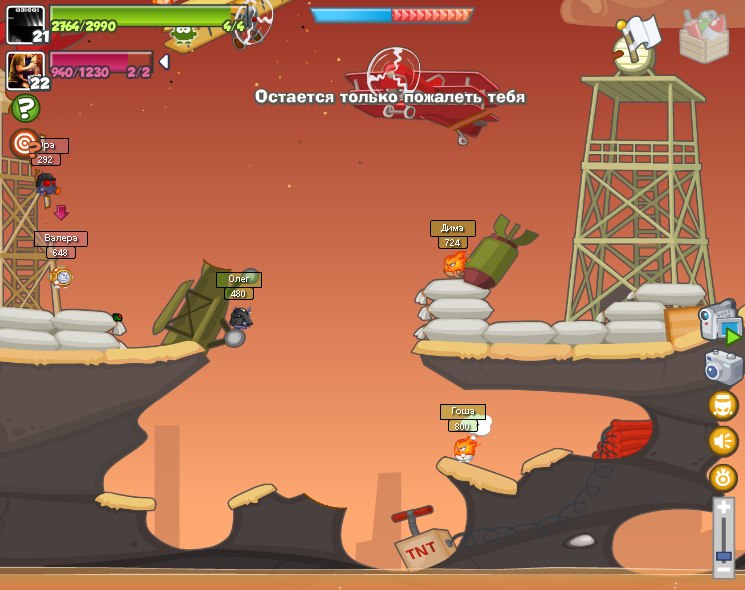The image size is (745, 590).
Task: Zoom out with the minus button
Action: [x=723, y=570]
